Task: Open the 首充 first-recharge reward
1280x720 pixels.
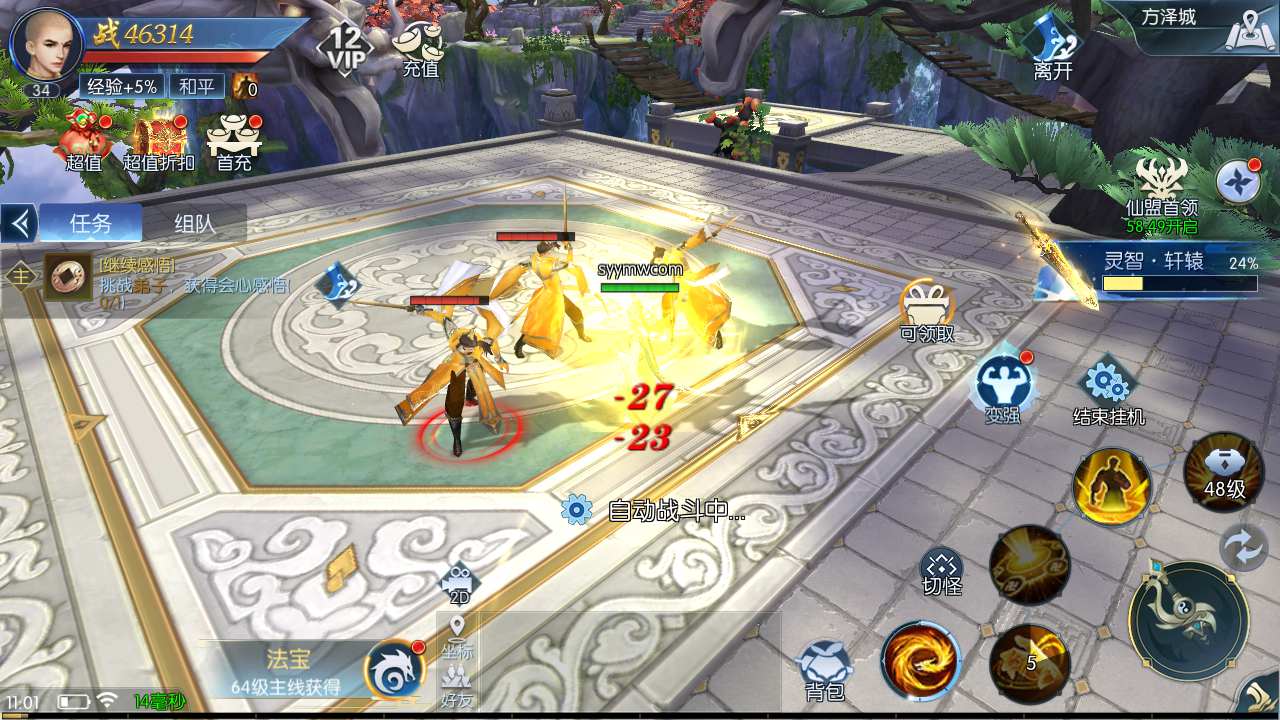Action: tap(234, 140)
